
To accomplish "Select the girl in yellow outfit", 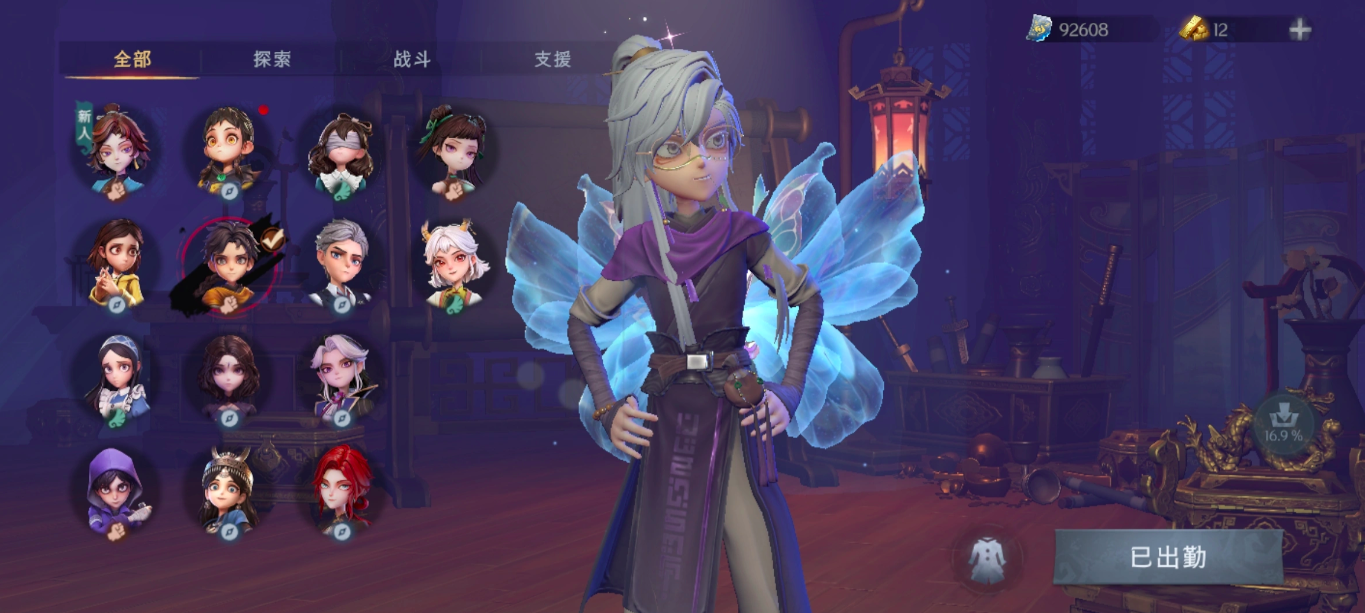I will pyautogui.click(x=117, y=262).
